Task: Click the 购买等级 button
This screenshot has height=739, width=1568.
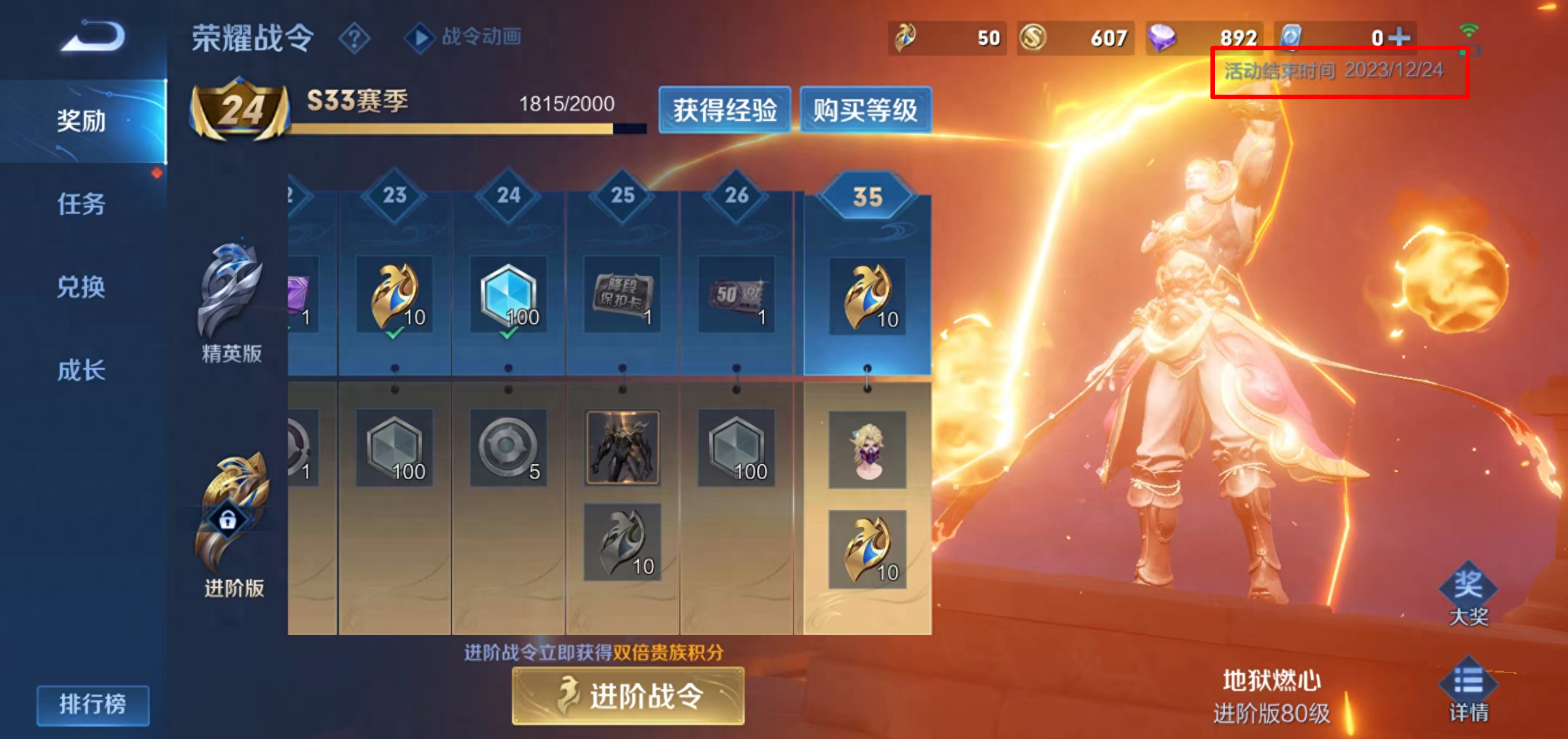Action: tap(865, 110)
